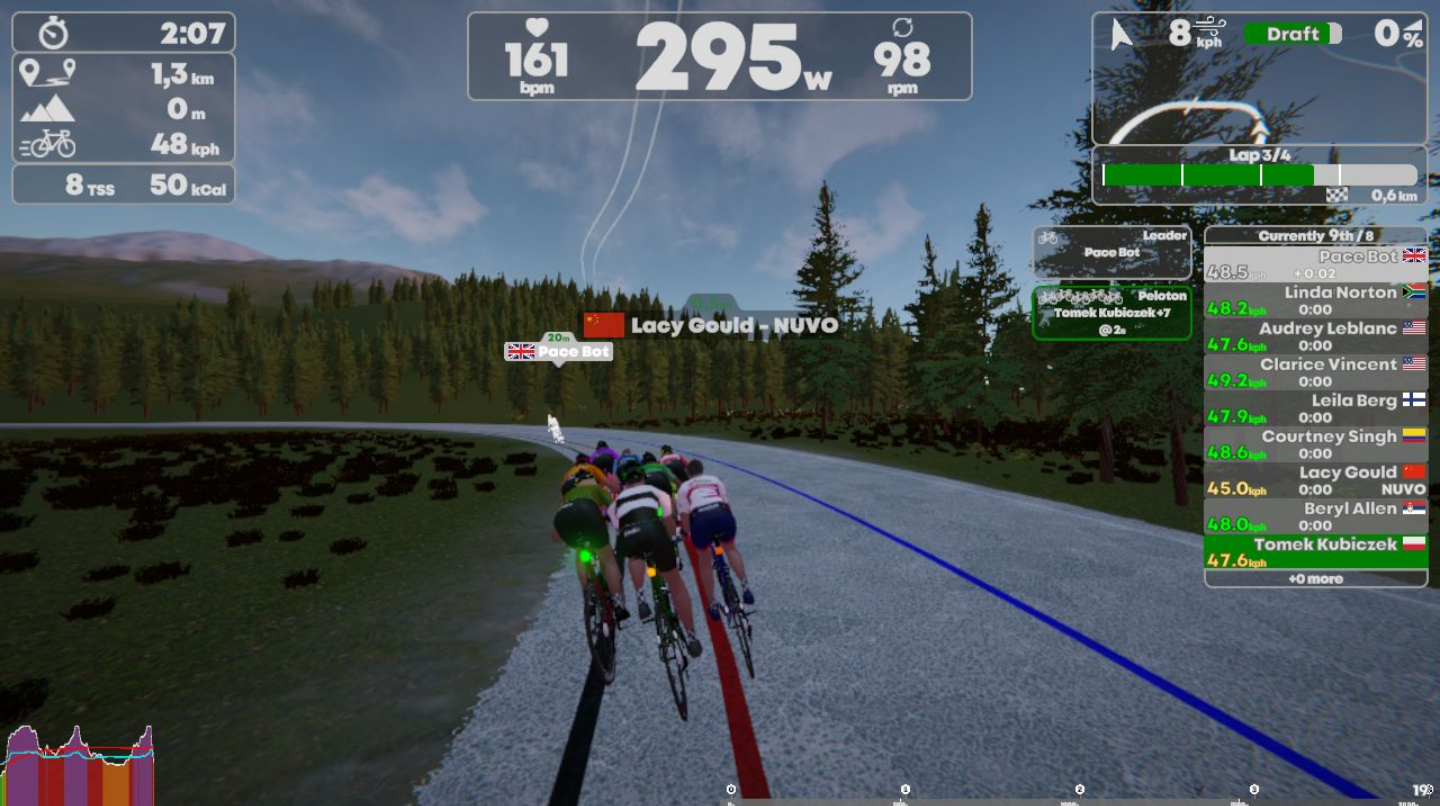This screenshot has width=1440, height=806.
Task: Open the elevation profile graph
Action: click(x=80, y=766)
